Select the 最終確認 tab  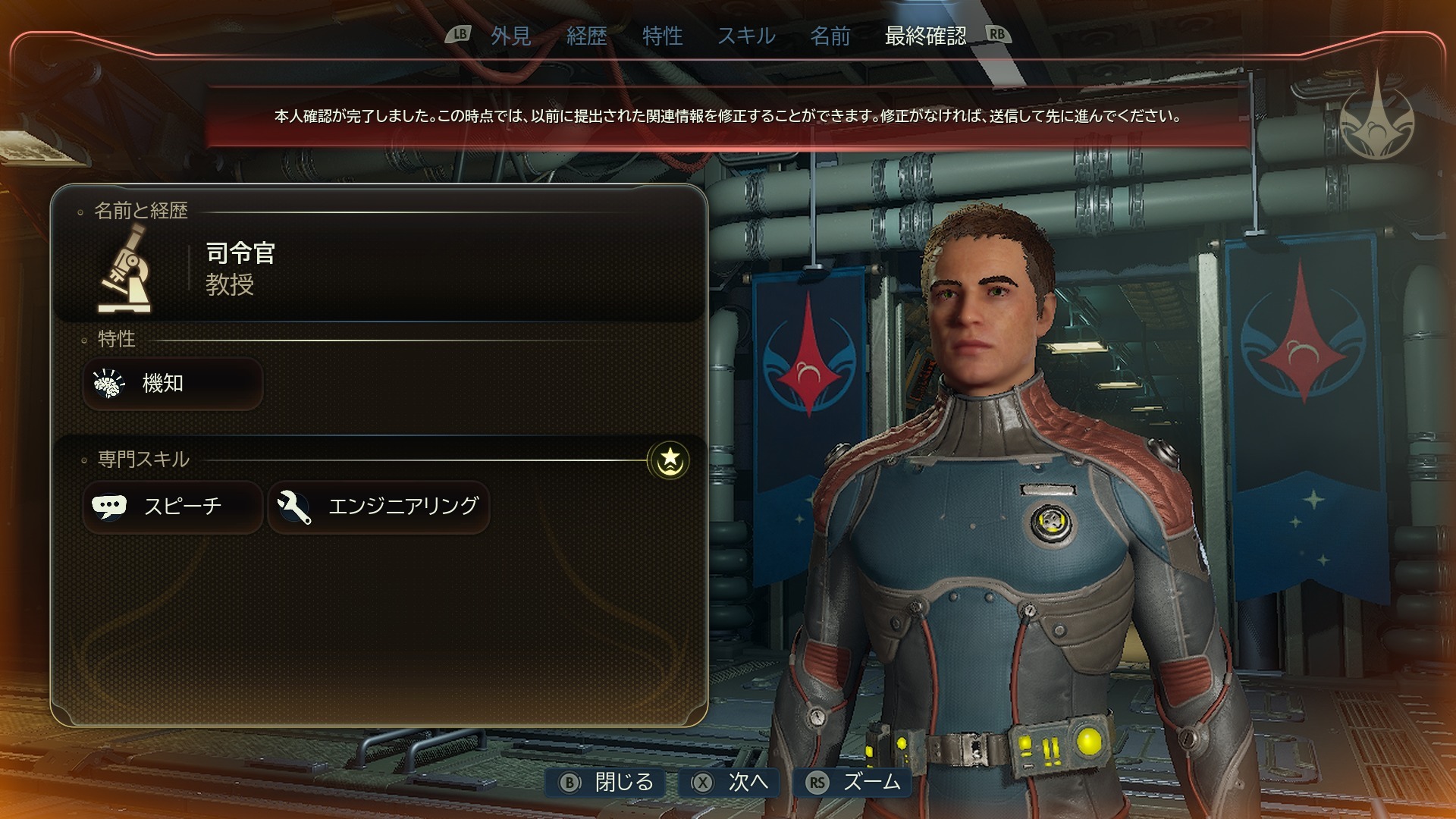click(925, 36)
